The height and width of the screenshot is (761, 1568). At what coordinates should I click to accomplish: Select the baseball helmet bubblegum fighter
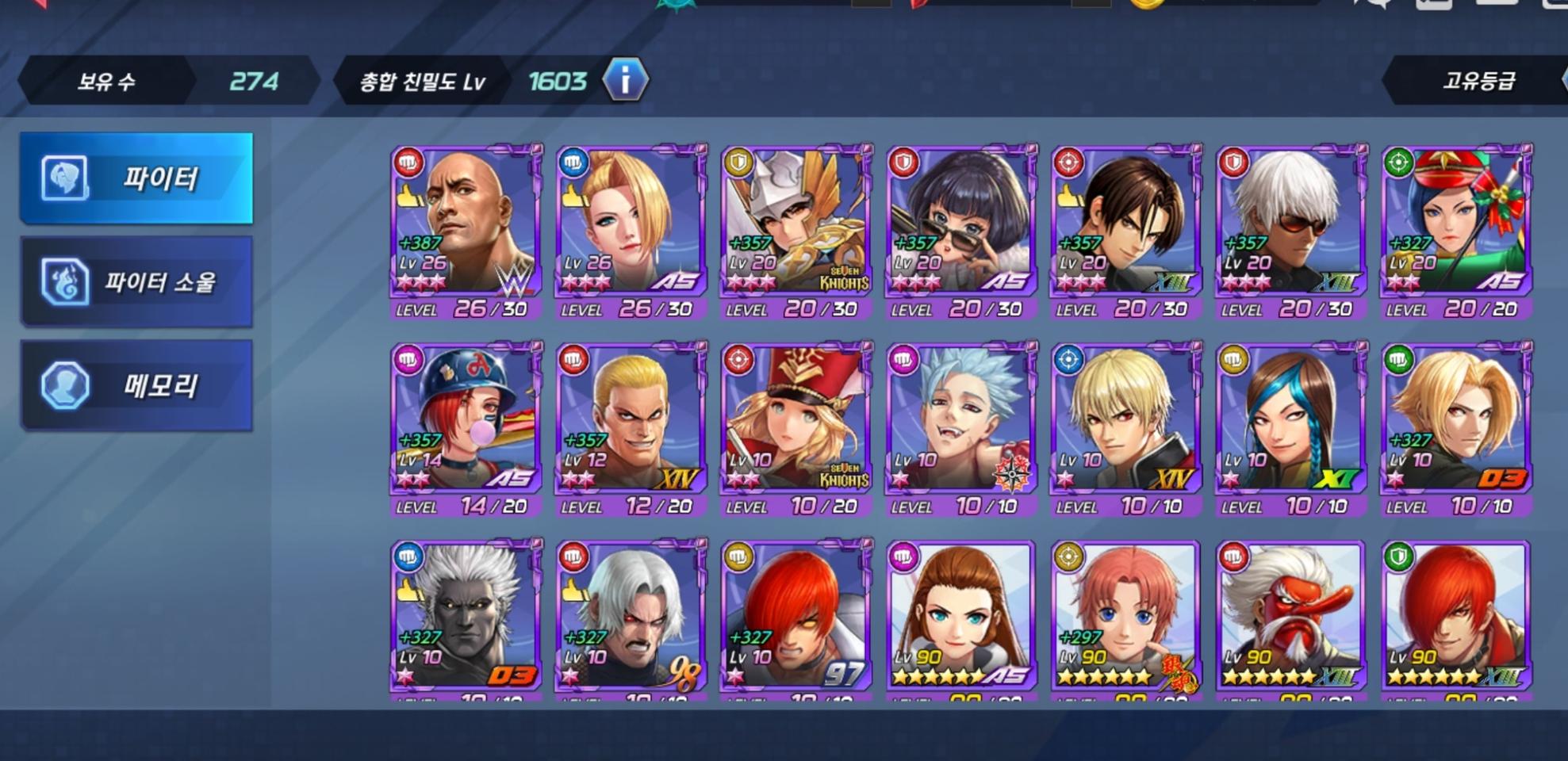point(466,418)
